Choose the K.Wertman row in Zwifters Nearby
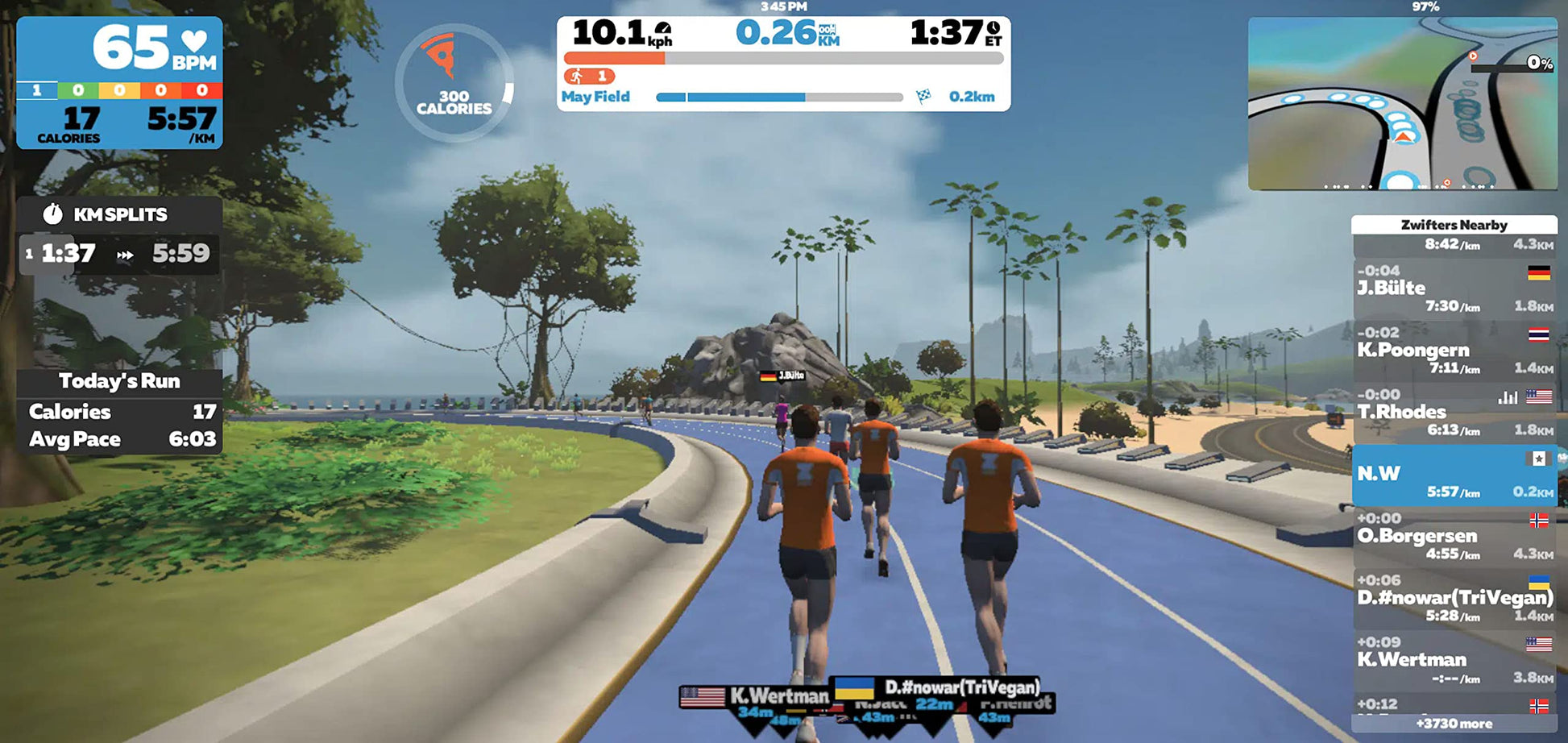 (x=1454, y=660)
